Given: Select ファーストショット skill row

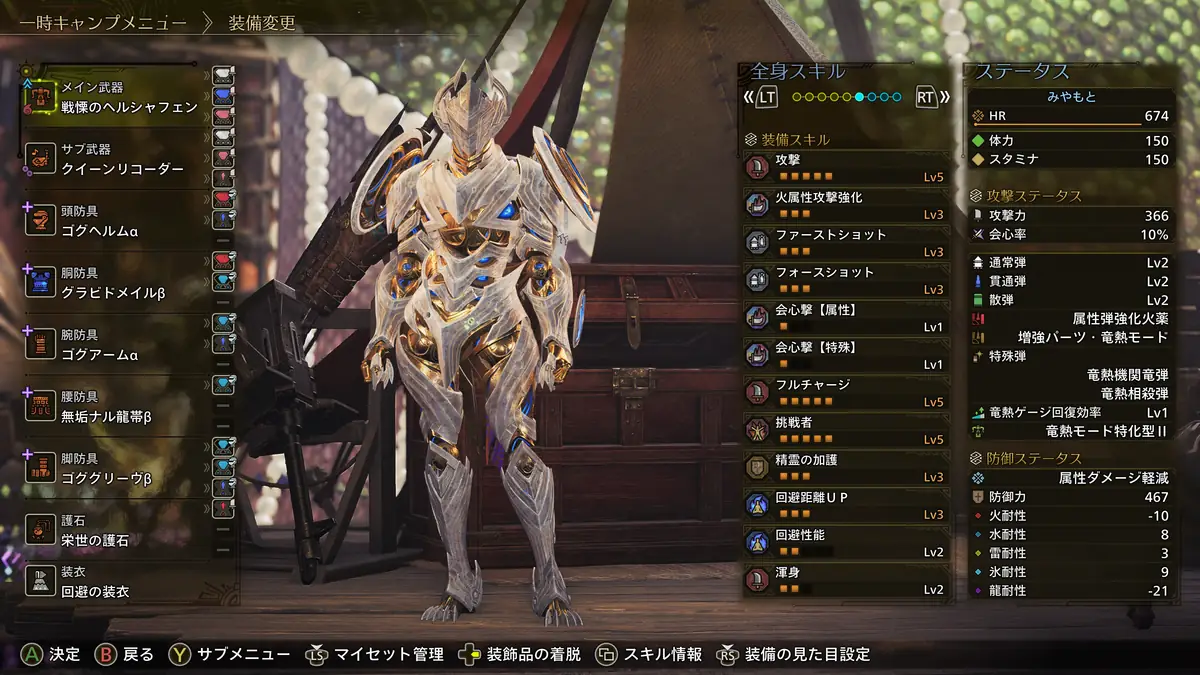Looking at the screenshot, I should point(846,243).
